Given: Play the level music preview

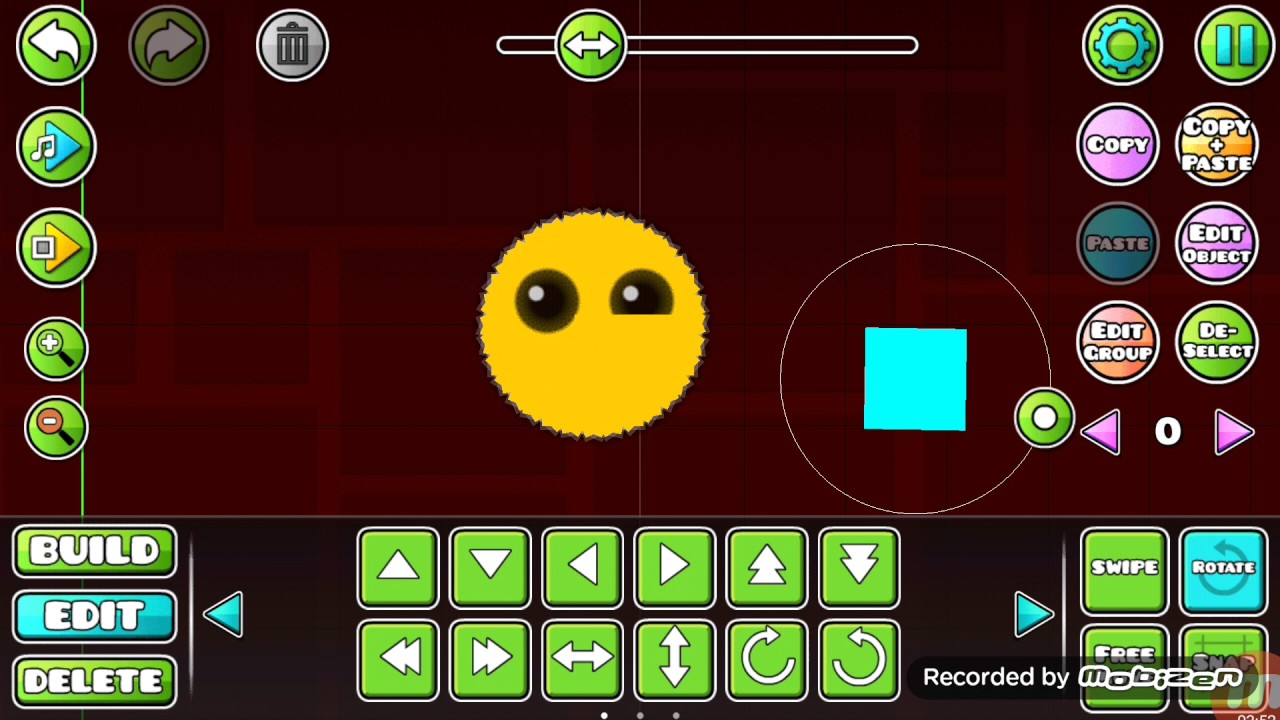Looking at the screenshot, I should tap(56, 146).
